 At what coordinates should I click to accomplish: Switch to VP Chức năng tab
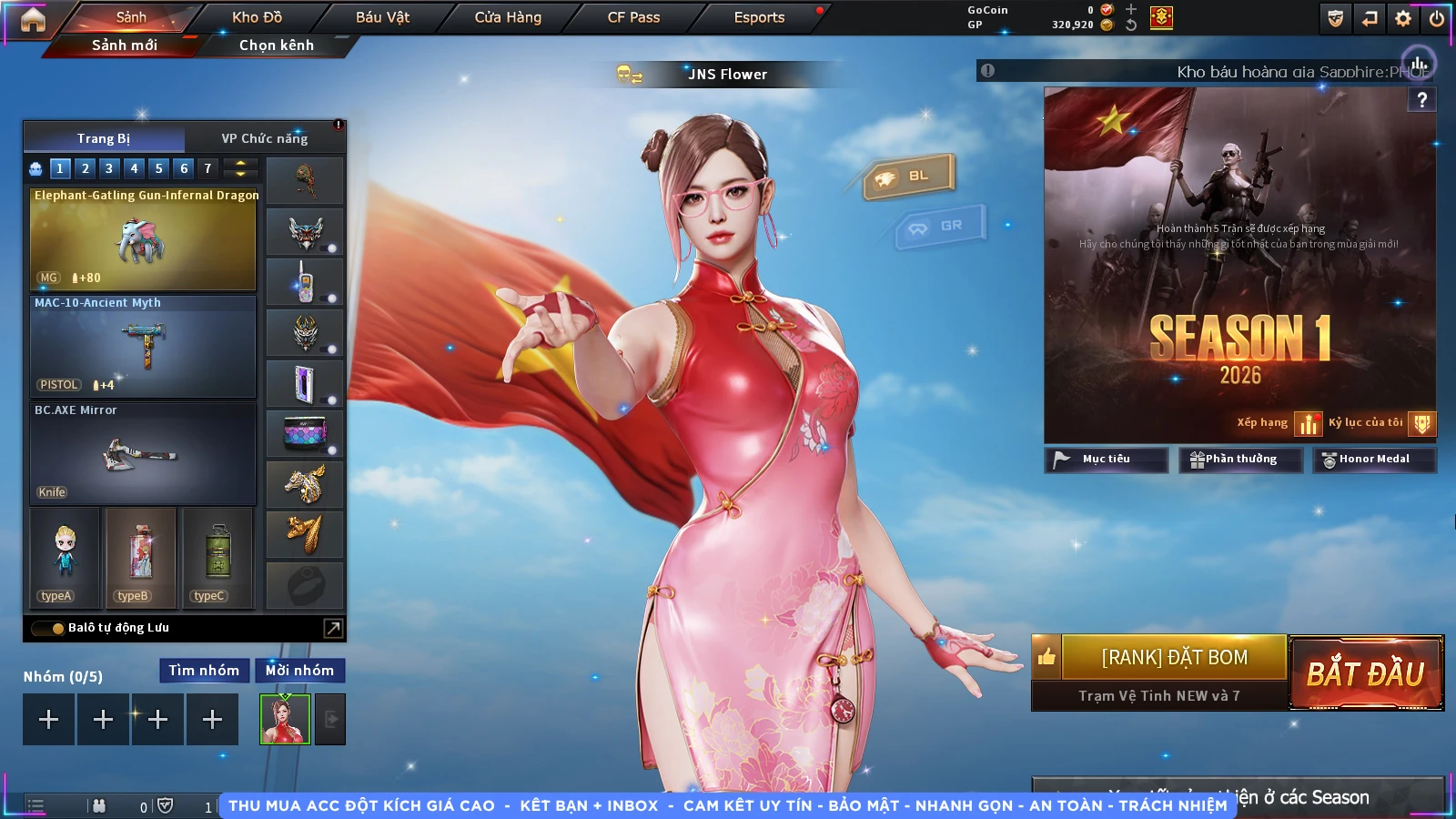pyautogui.click(x=264, y=138)
